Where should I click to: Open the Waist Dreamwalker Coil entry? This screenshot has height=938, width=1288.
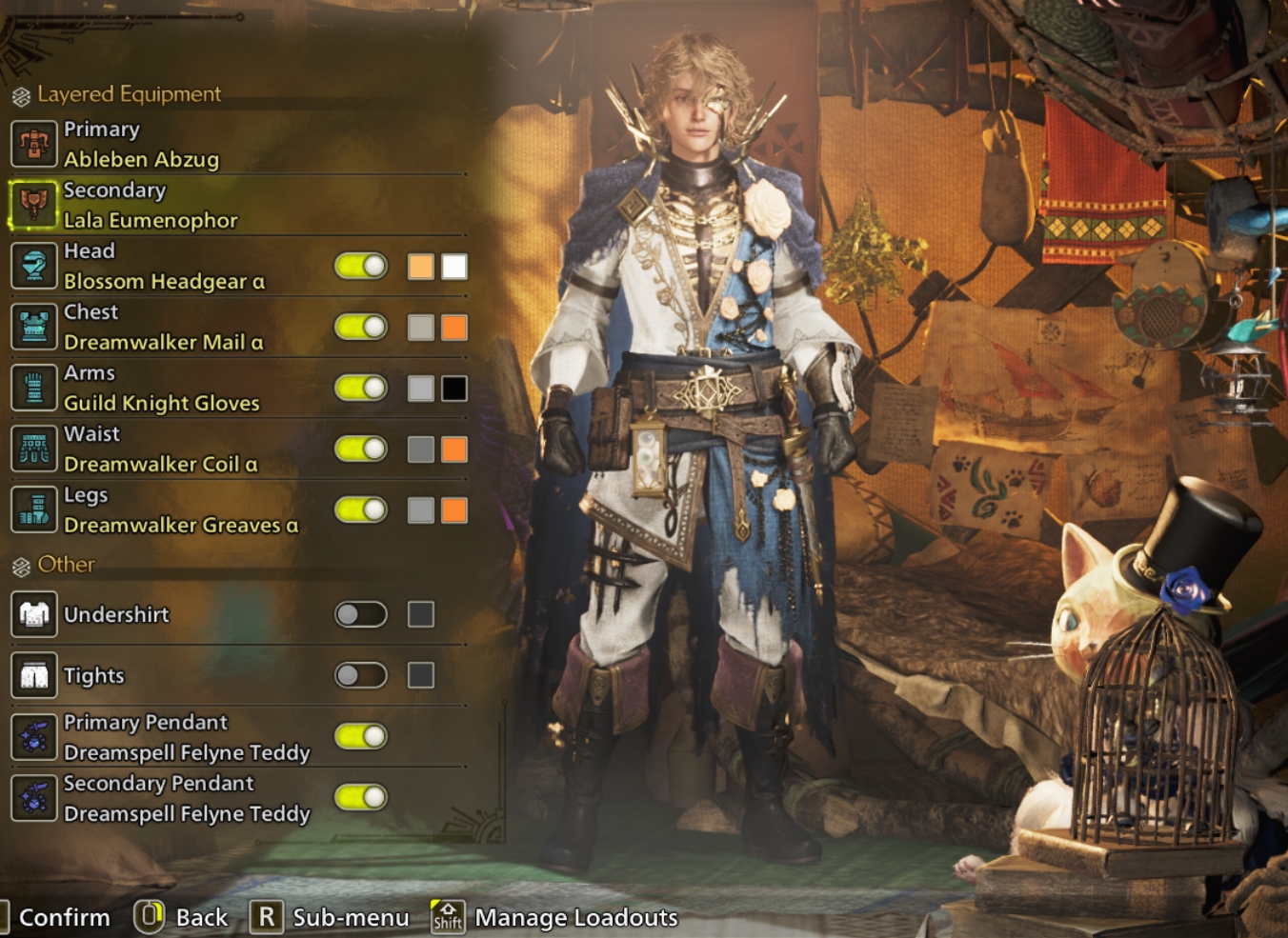coord(160,449)
